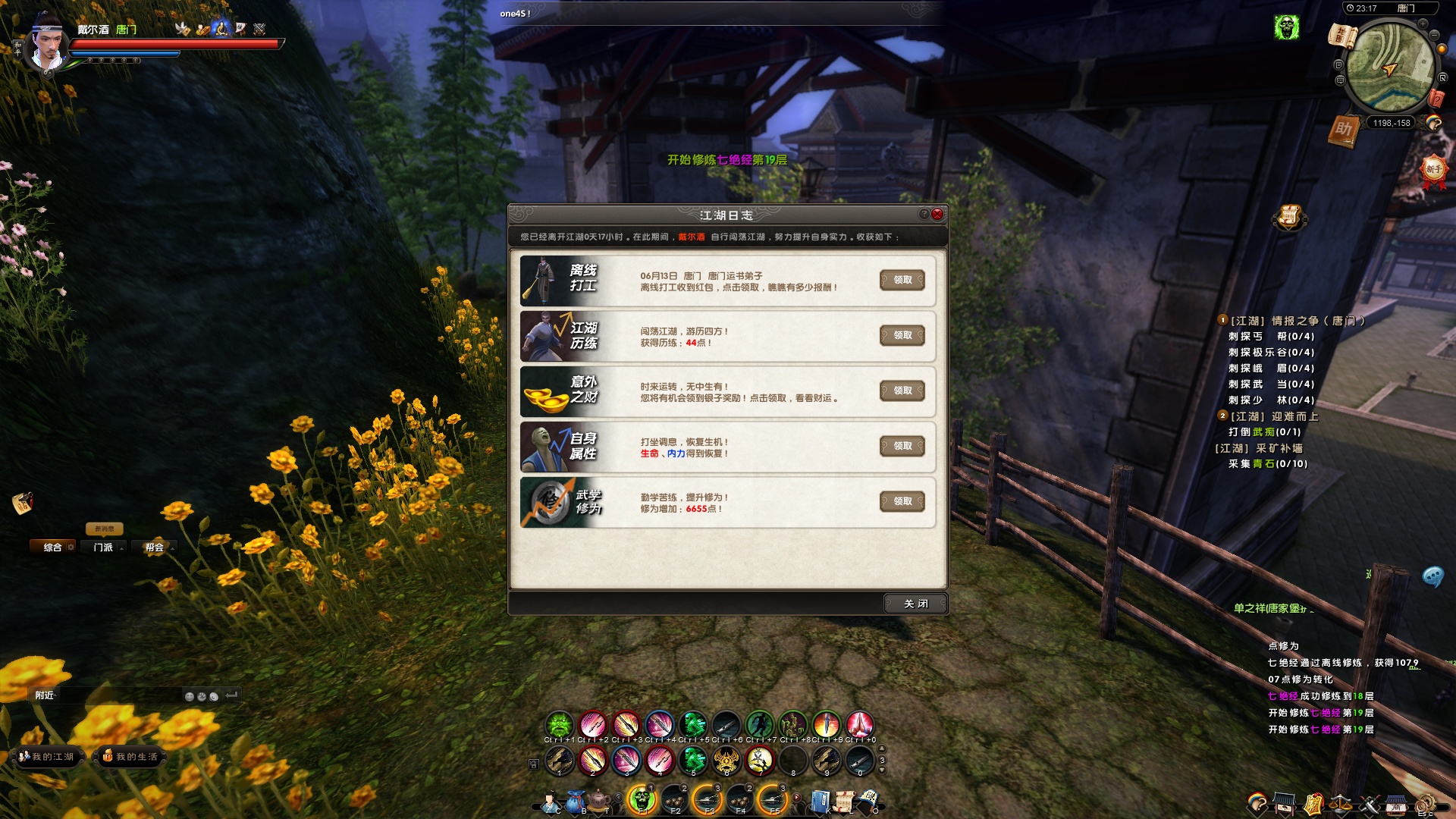Click the red X on 江湖日志
The width and height of the screenshot is (1456, 819).
[937, 215]
